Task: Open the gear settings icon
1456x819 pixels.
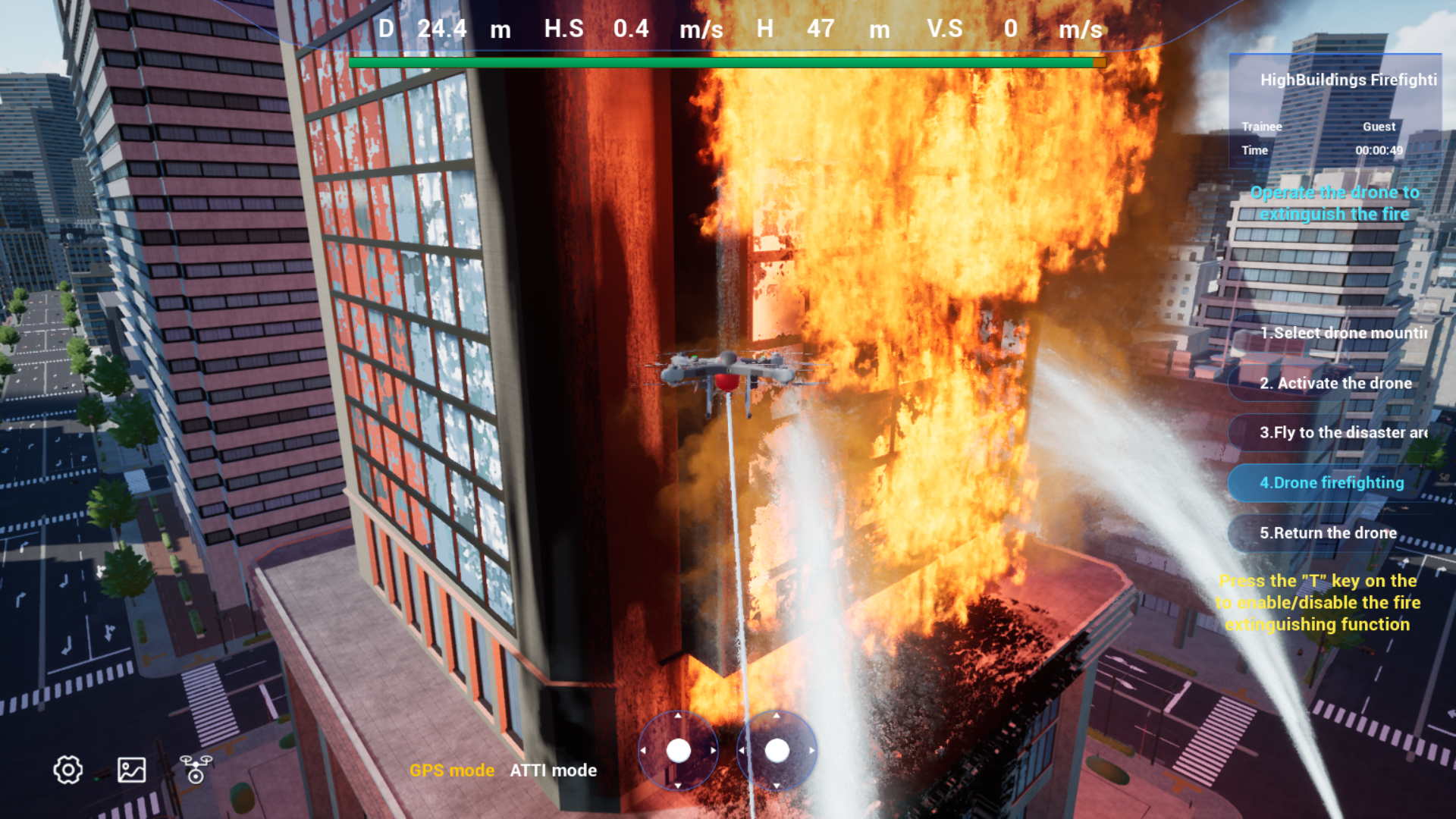Action: [67, 770]
